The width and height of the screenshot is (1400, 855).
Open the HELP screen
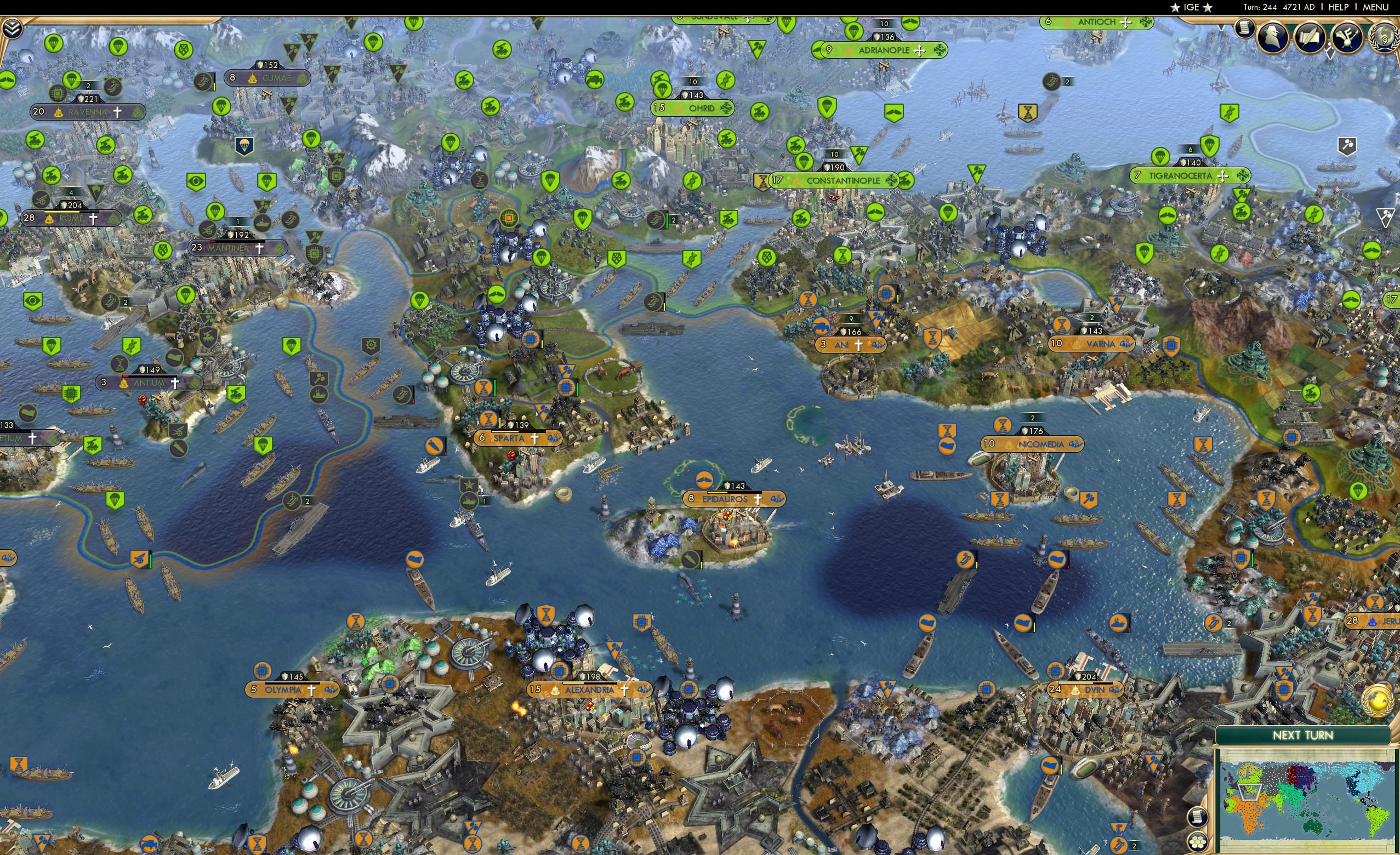click(1339, 7)
